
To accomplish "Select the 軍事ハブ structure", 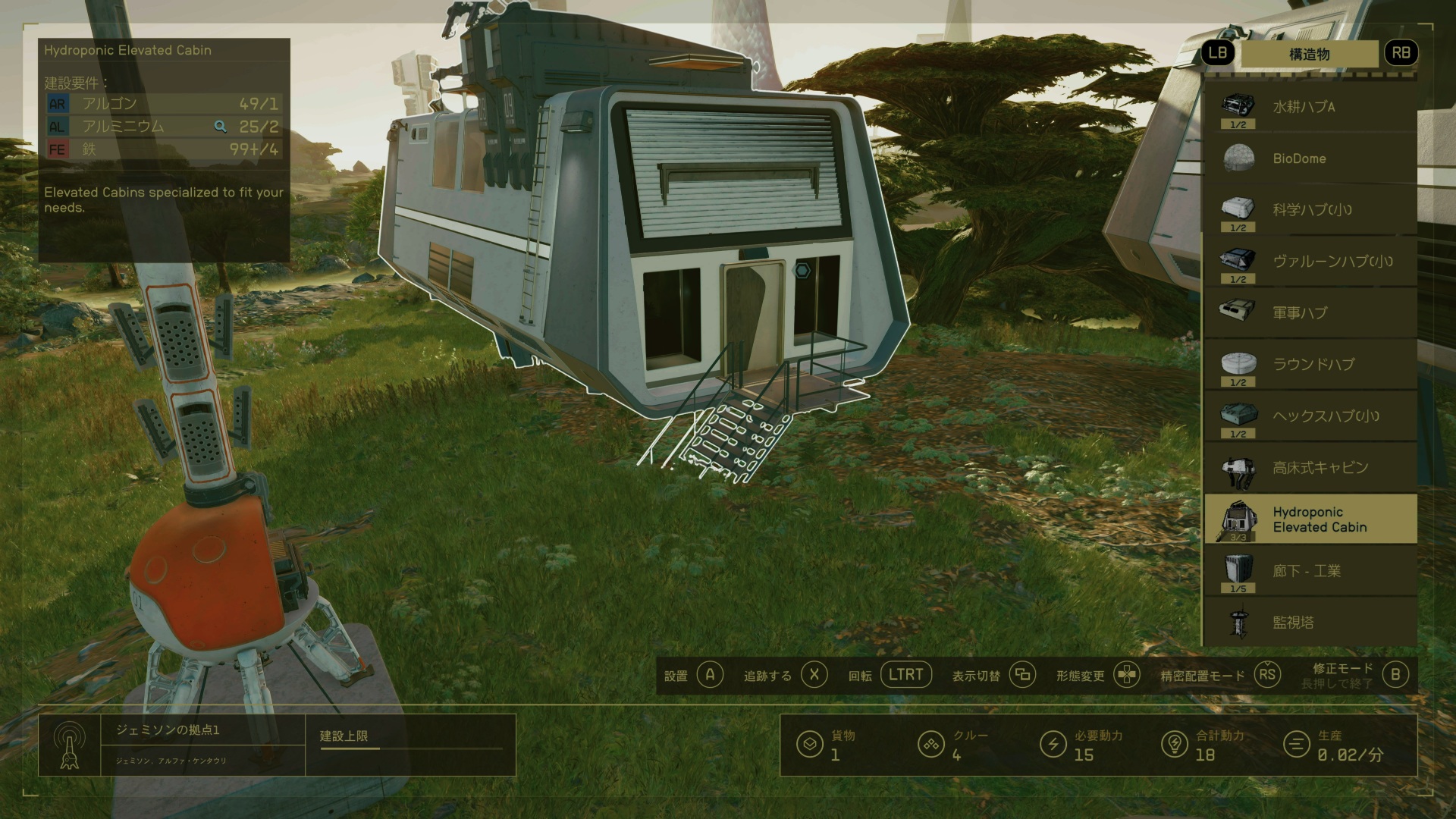I will pyautogui.click(x=1310, y=312).
